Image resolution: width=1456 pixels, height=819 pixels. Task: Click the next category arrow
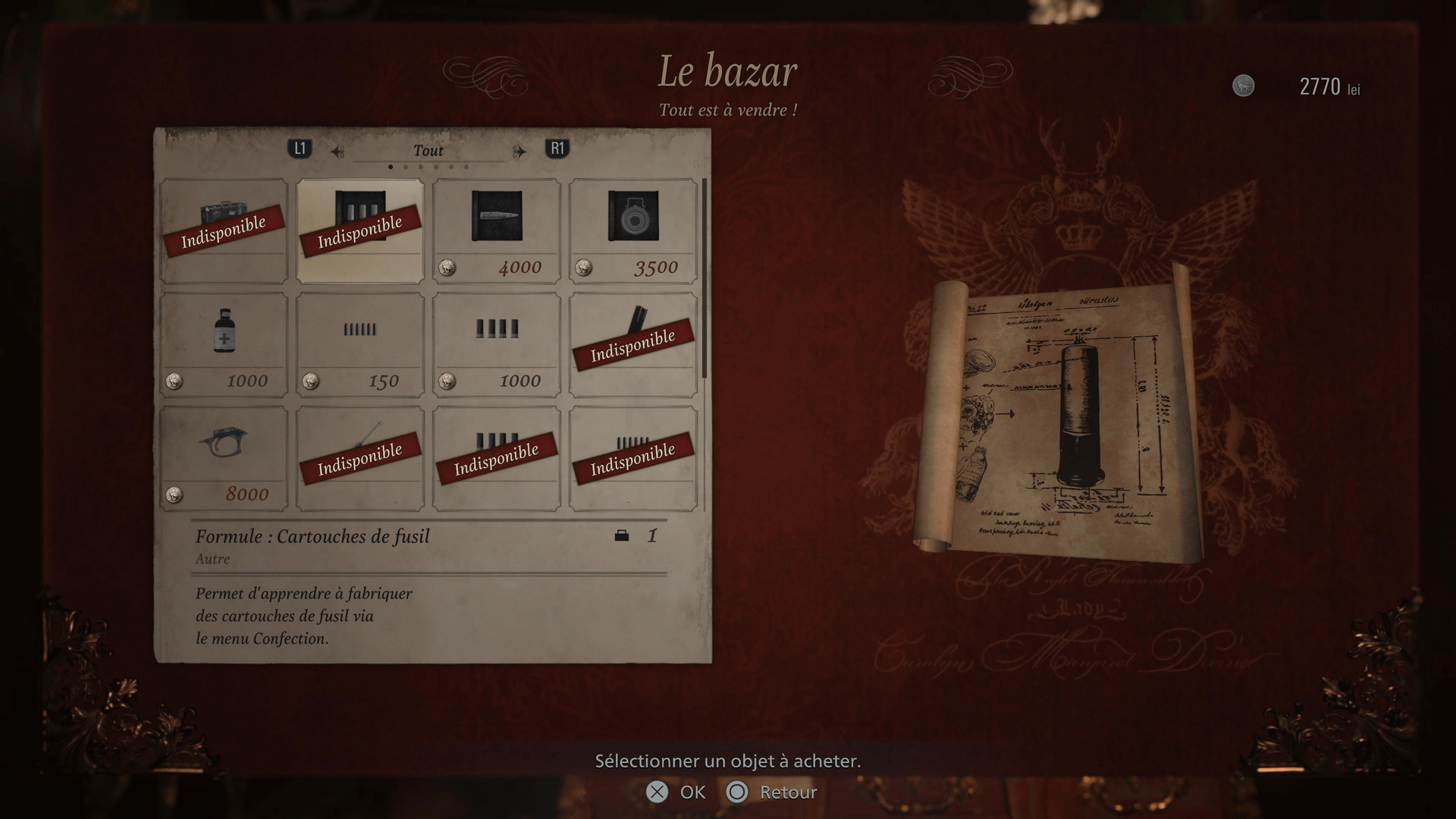click(x=519, y=152)
